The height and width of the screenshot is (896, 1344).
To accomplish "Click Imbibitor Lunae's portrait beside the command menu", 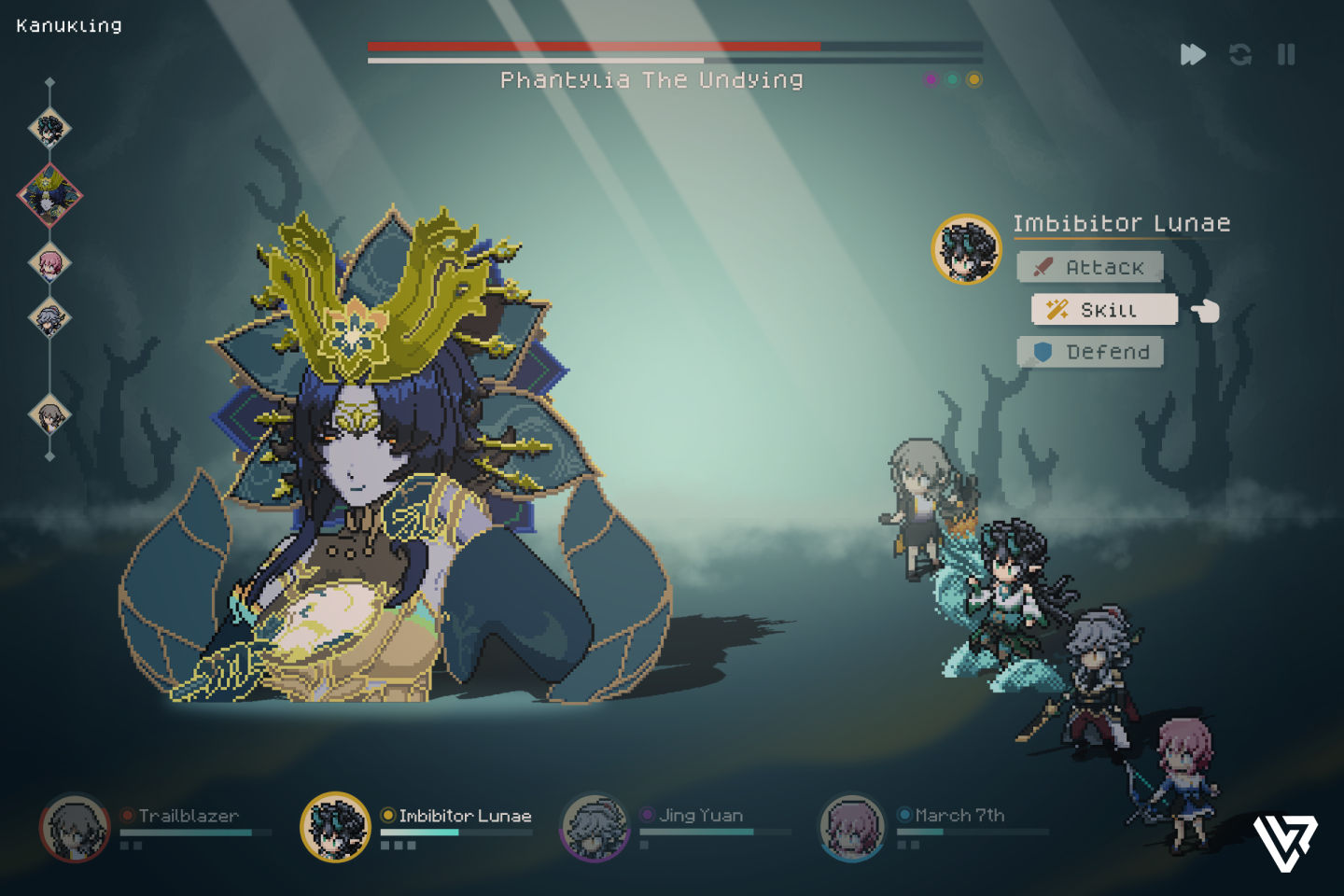I will [966, 249].
